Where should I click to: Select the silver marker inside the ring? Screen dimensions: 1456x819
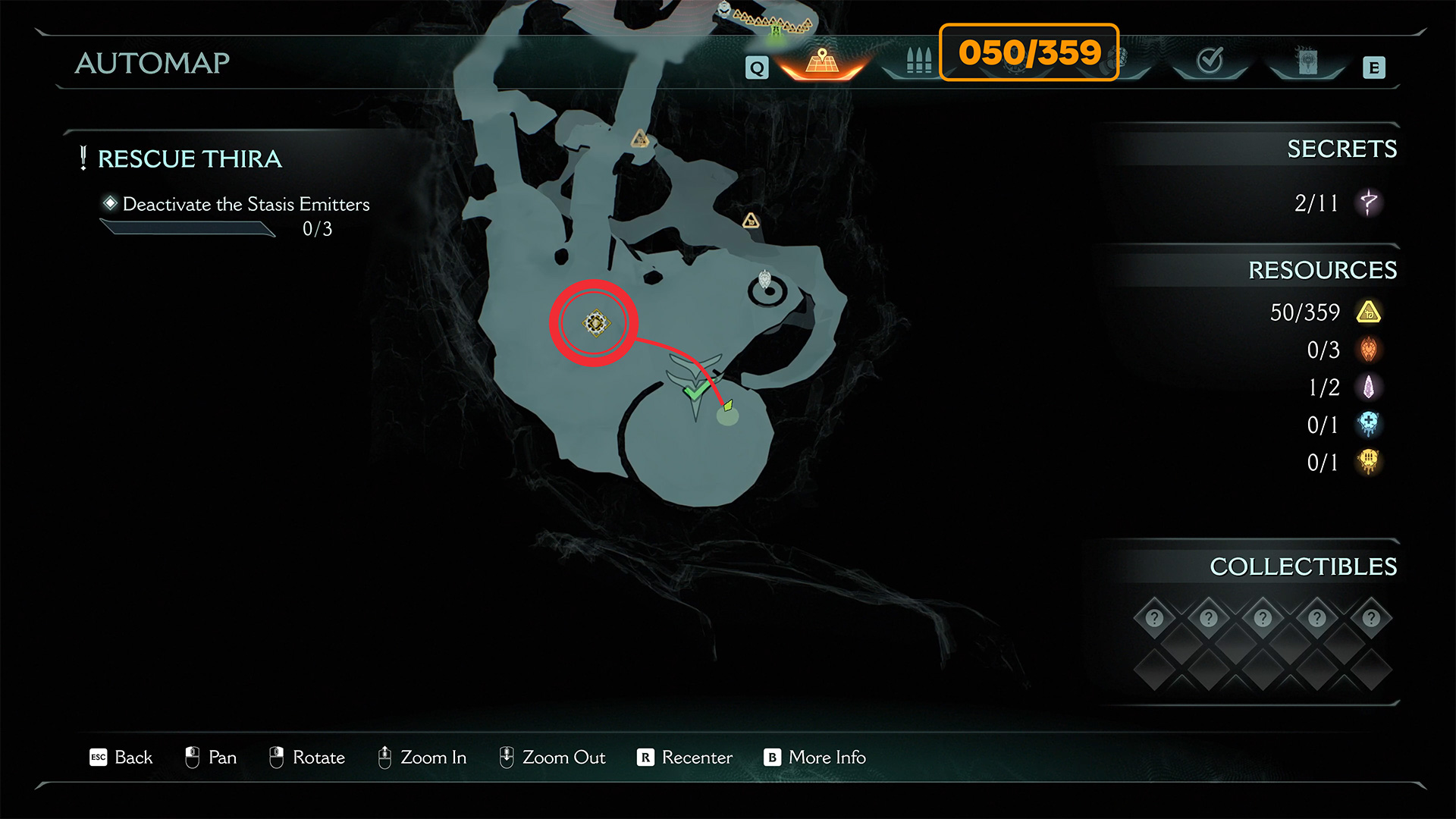(x=765, y=281)
